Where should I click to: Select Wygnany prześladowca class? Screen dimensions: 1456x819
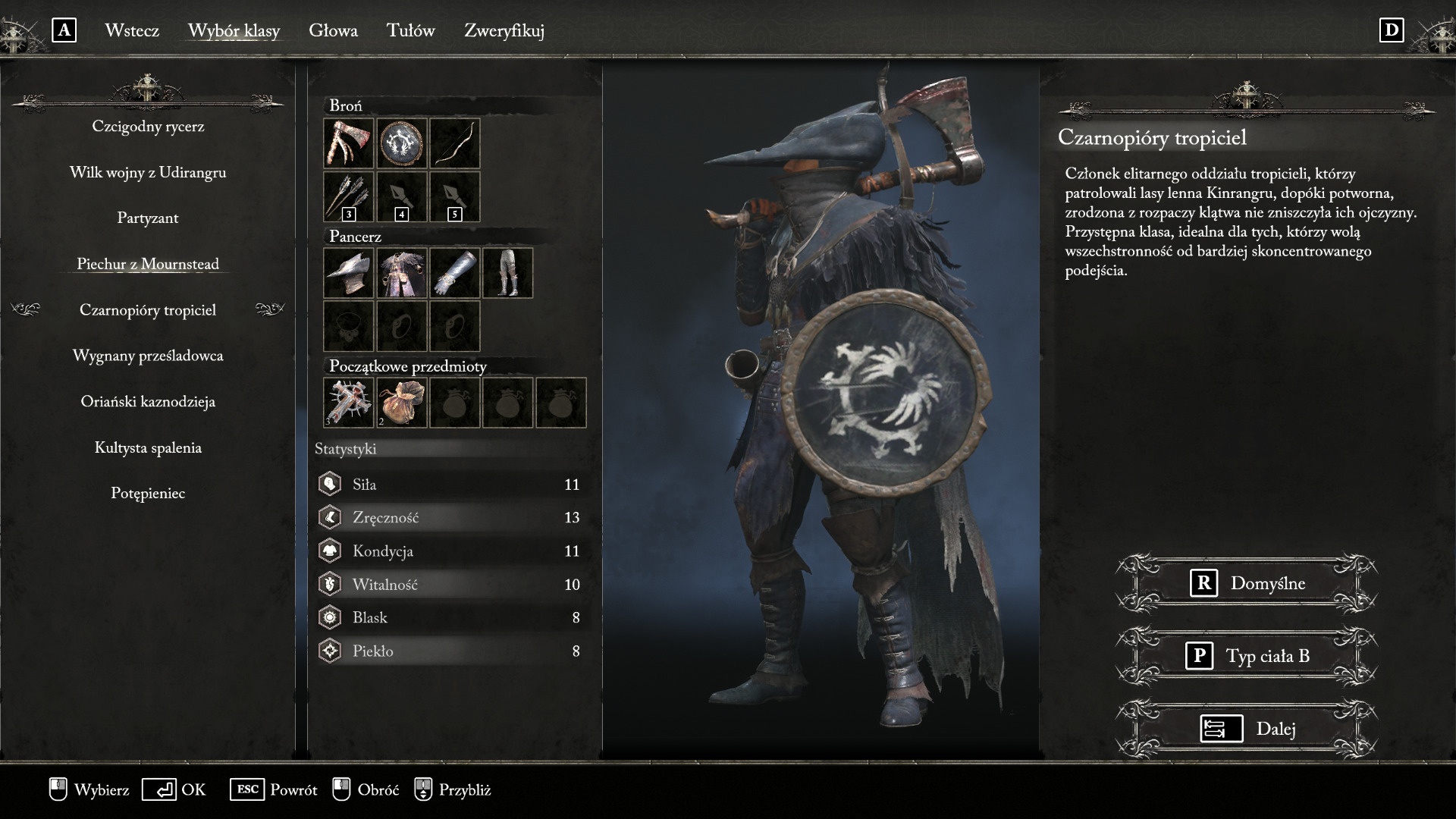pos(148,356)
